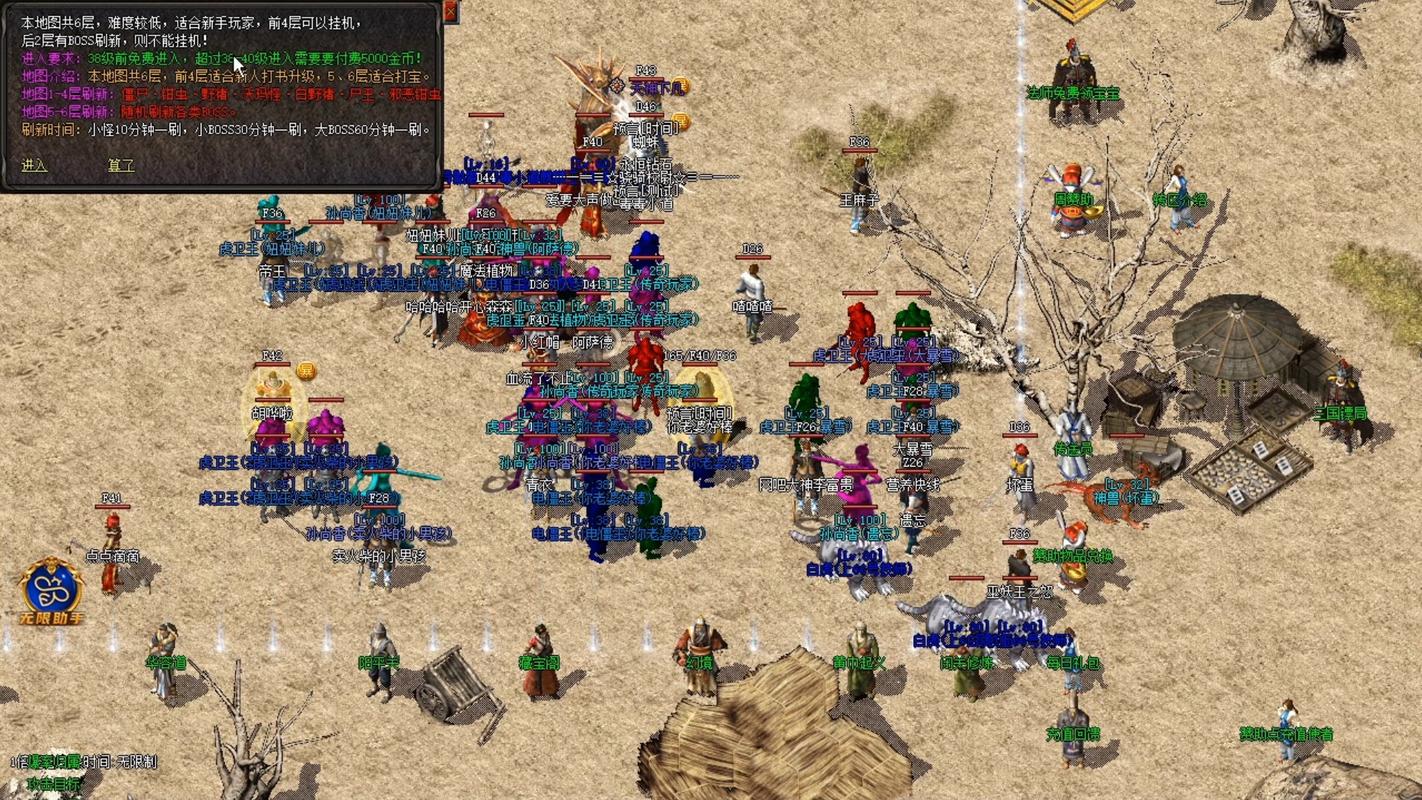The height and width of the screenshot is (800, 1422).
Task: Choose the 进入 option to enter the map
Action: 34,165
